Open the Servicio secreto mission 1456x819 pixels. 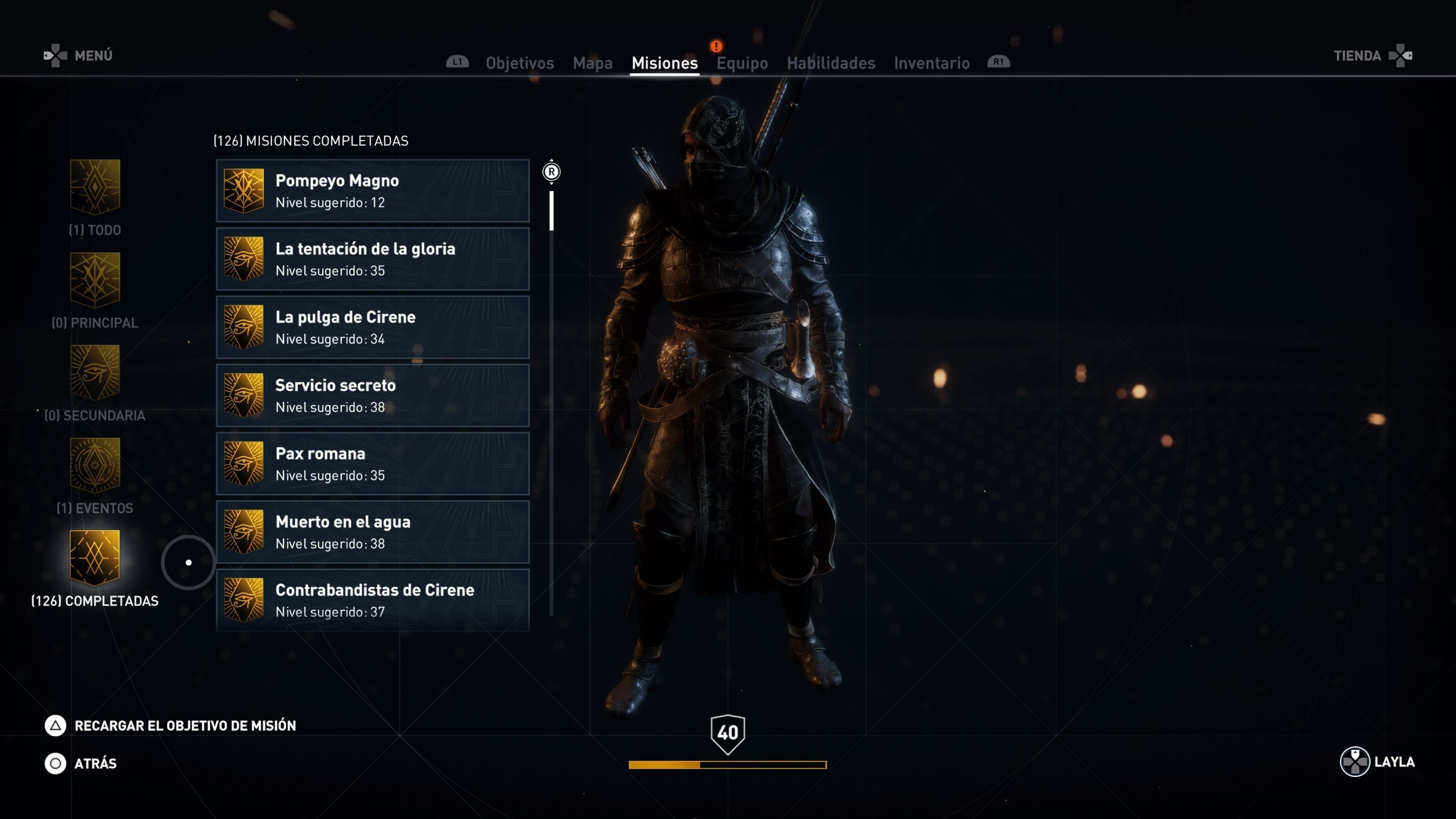click(x=372, y=395)
